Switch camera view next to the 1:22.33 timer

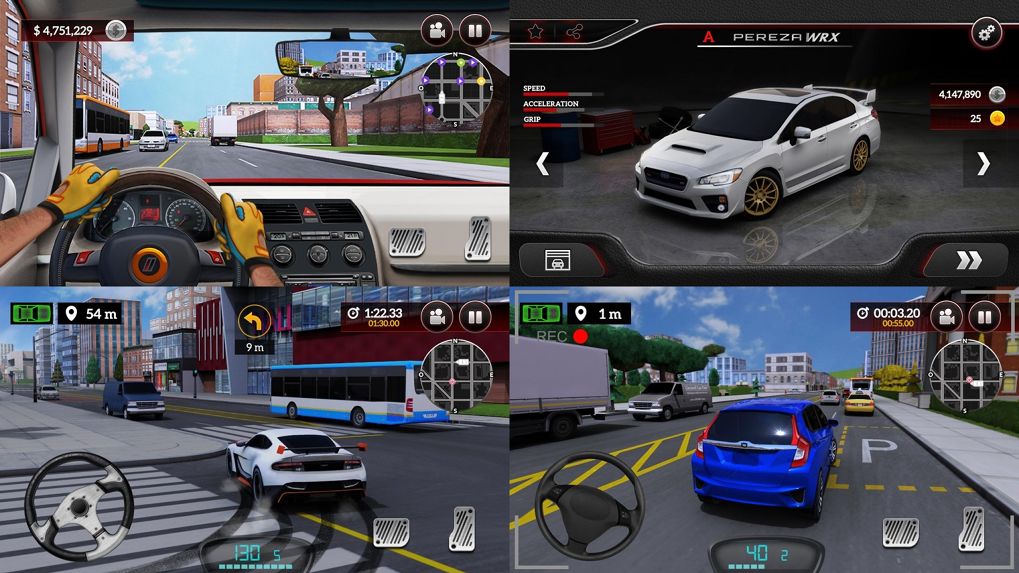437,316
